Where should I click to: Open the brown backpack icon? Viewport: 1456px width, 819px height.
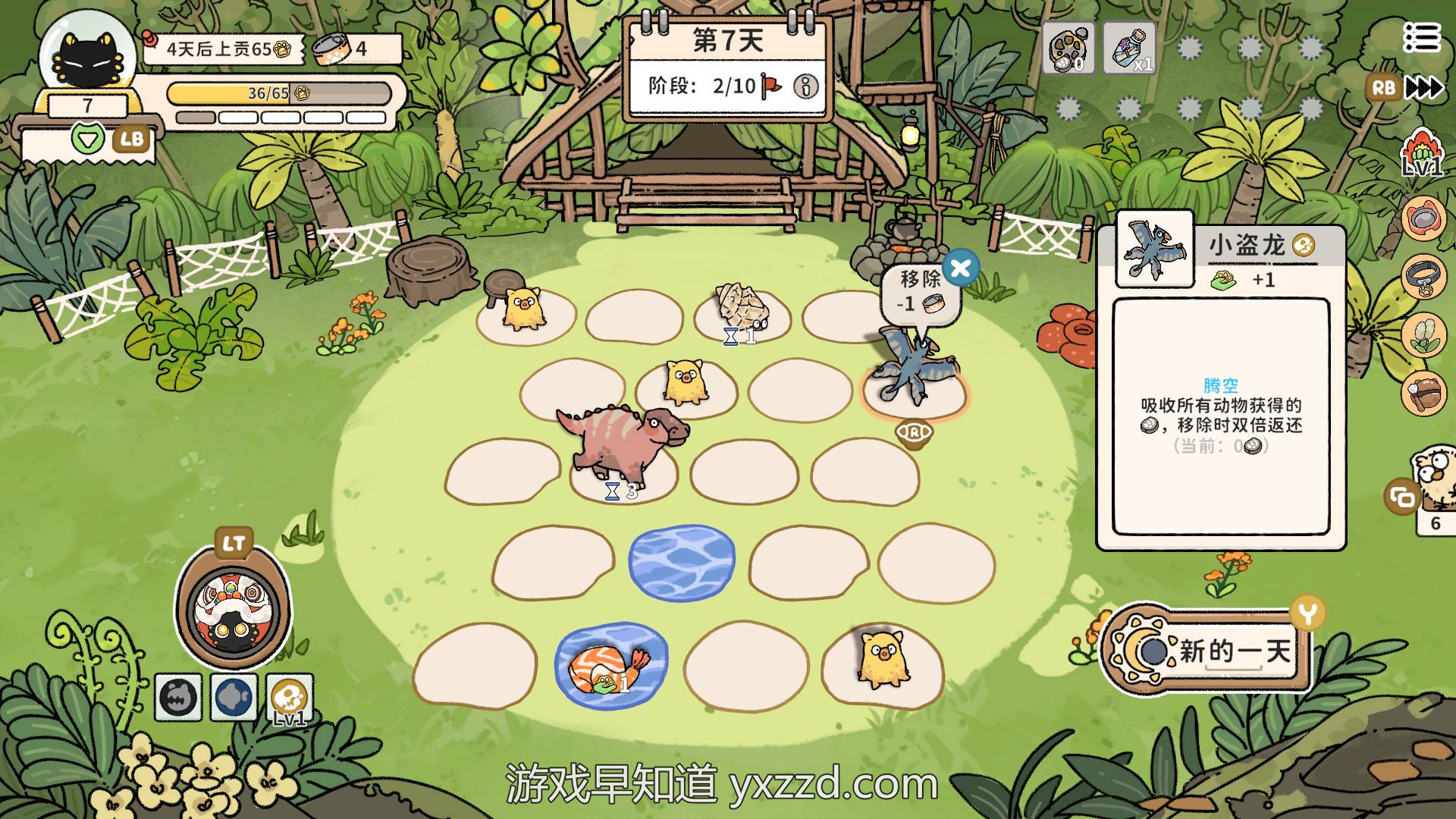click(x=1423, y=393)
